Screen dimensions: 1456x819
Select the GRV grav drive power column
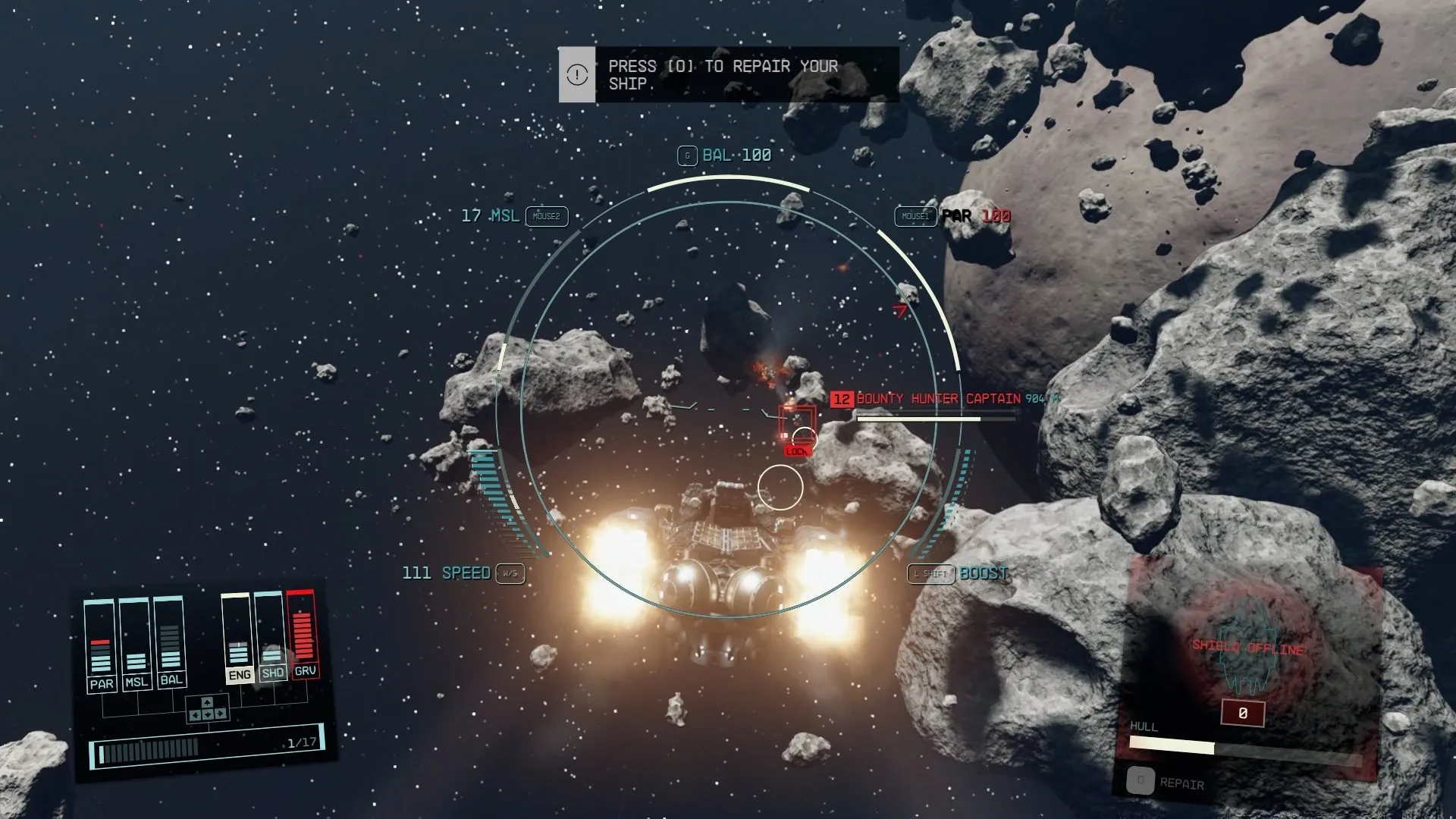point(303,634)
